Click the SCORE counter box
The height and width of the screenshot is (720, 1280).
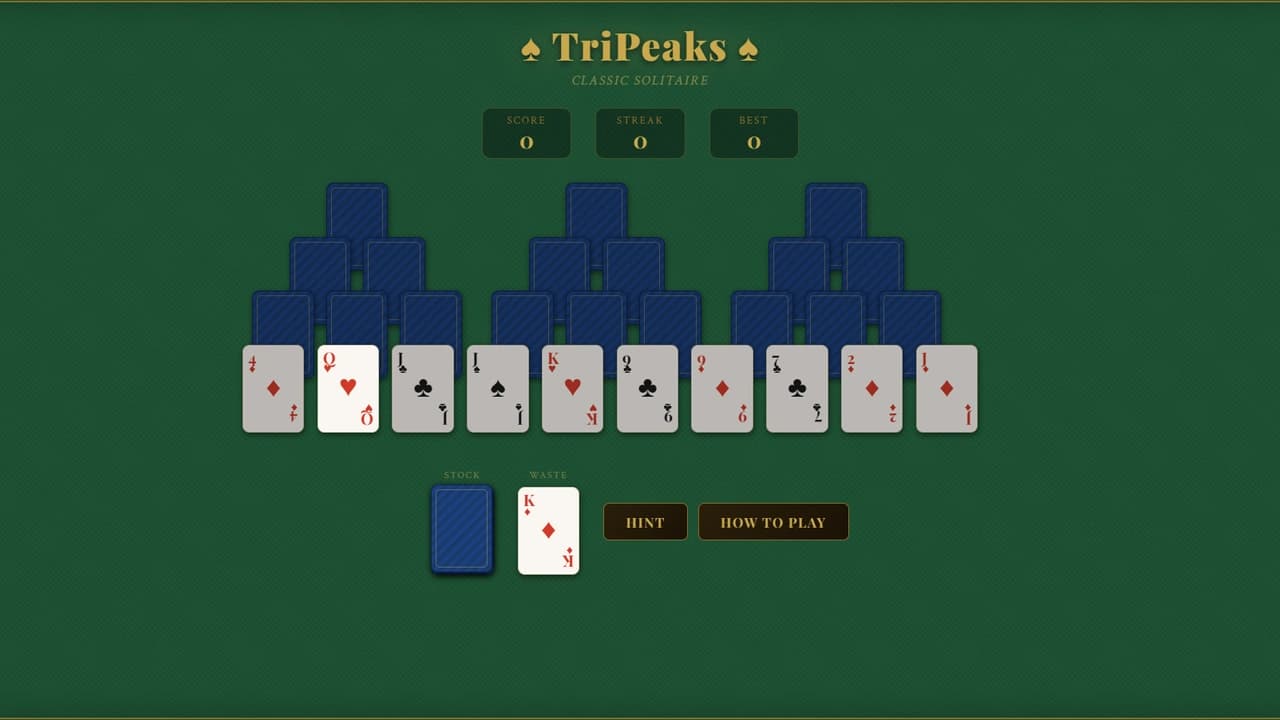(x=527, y=133)
